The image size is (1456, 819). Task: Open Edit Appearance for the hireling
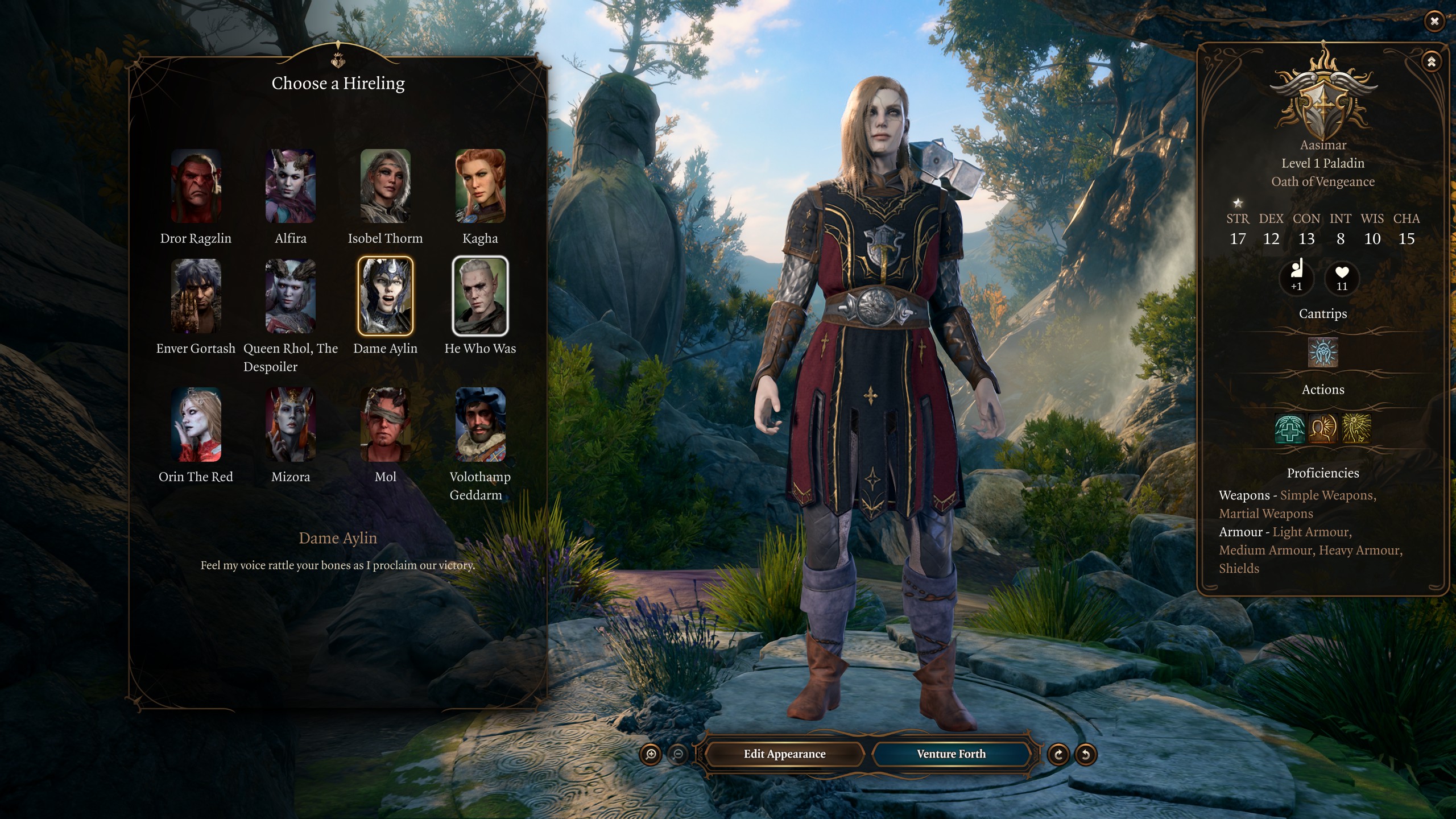[x=784, y=754]
